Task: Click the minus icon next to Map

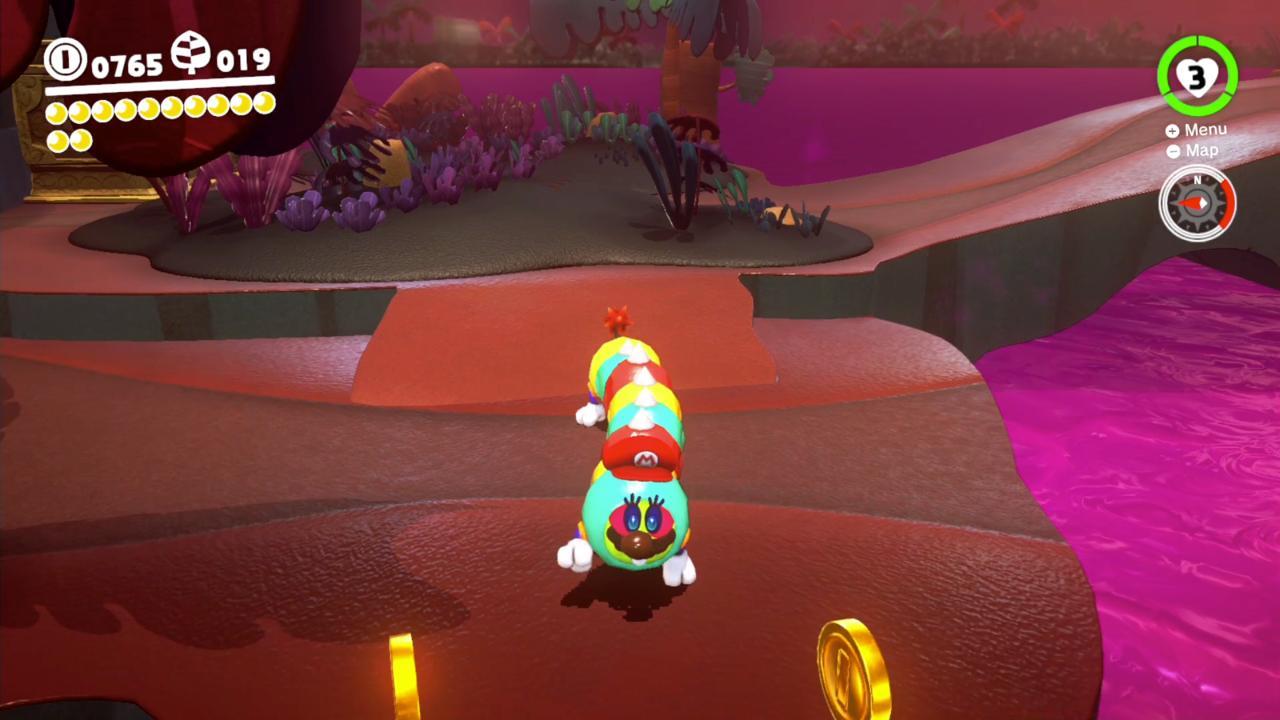Action: tap(1173, 151)
